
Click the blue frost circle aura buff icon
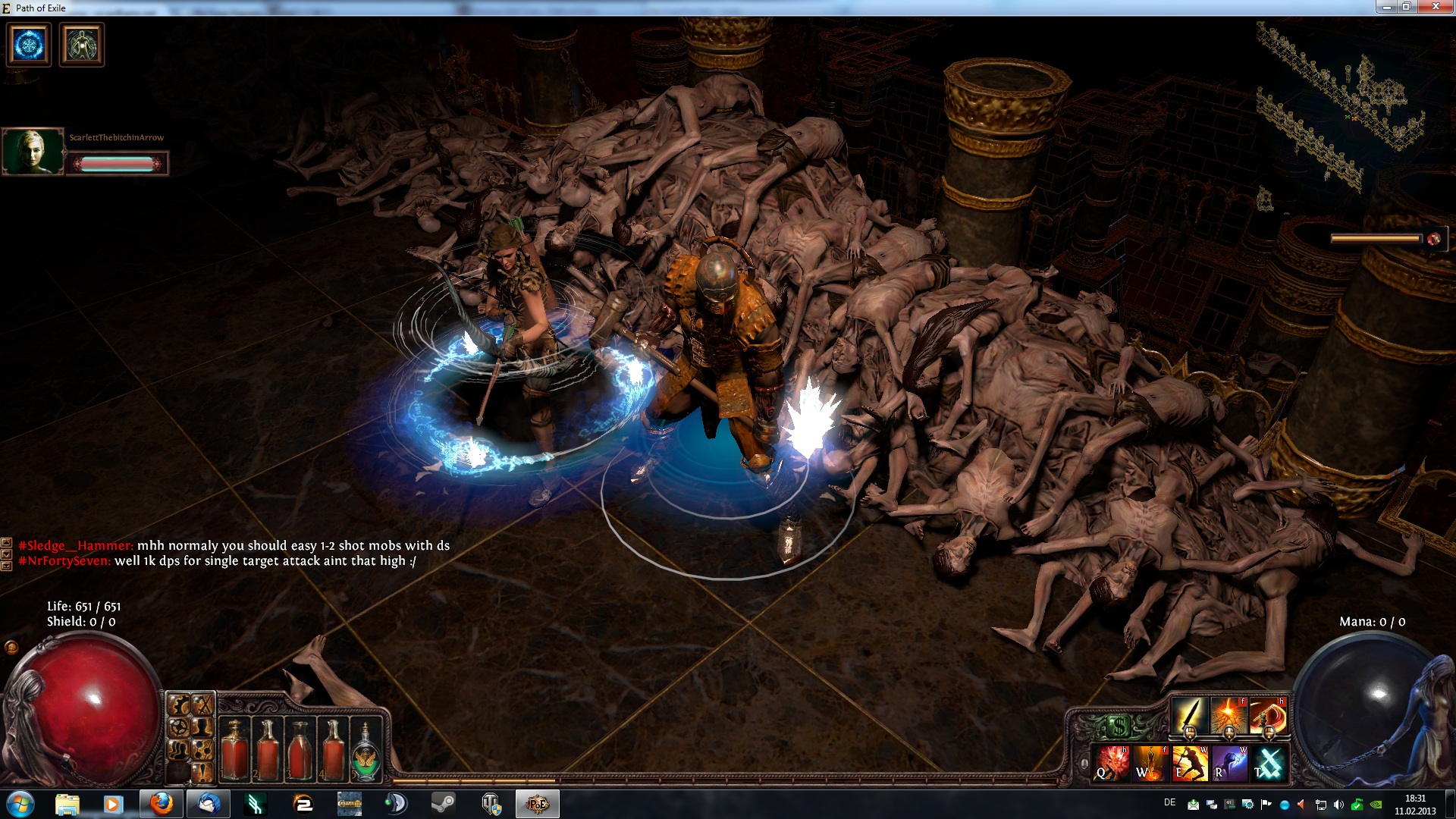(30, 44)
